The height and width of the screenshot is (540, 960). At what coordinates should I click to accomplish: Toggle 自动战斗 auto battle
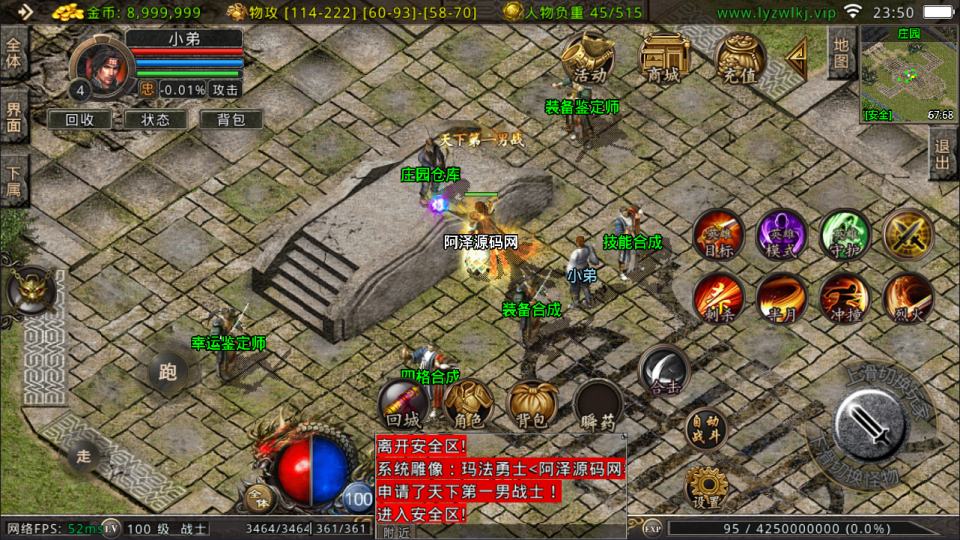point(706,430)
